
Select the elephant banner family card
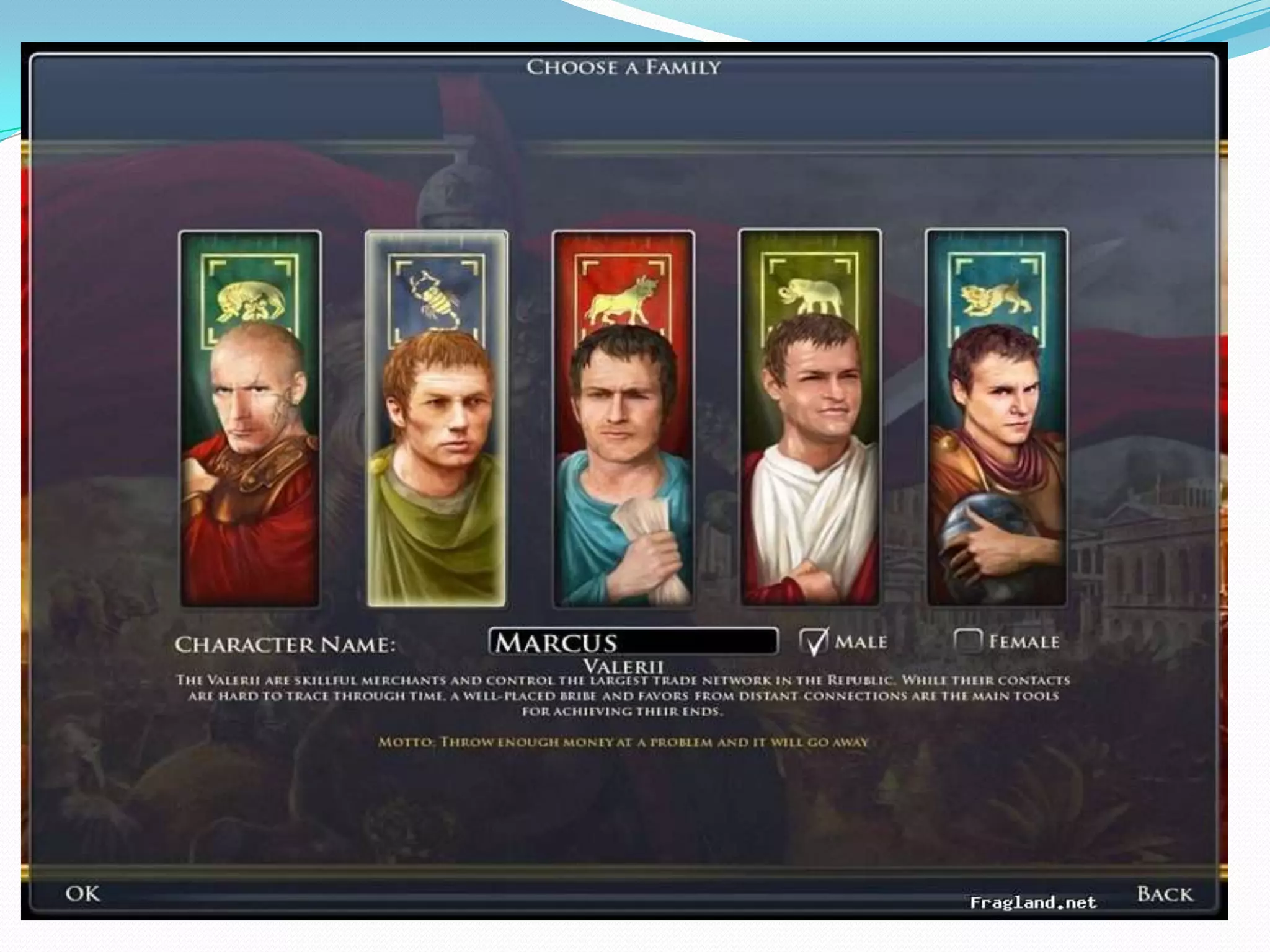point(810,418)
